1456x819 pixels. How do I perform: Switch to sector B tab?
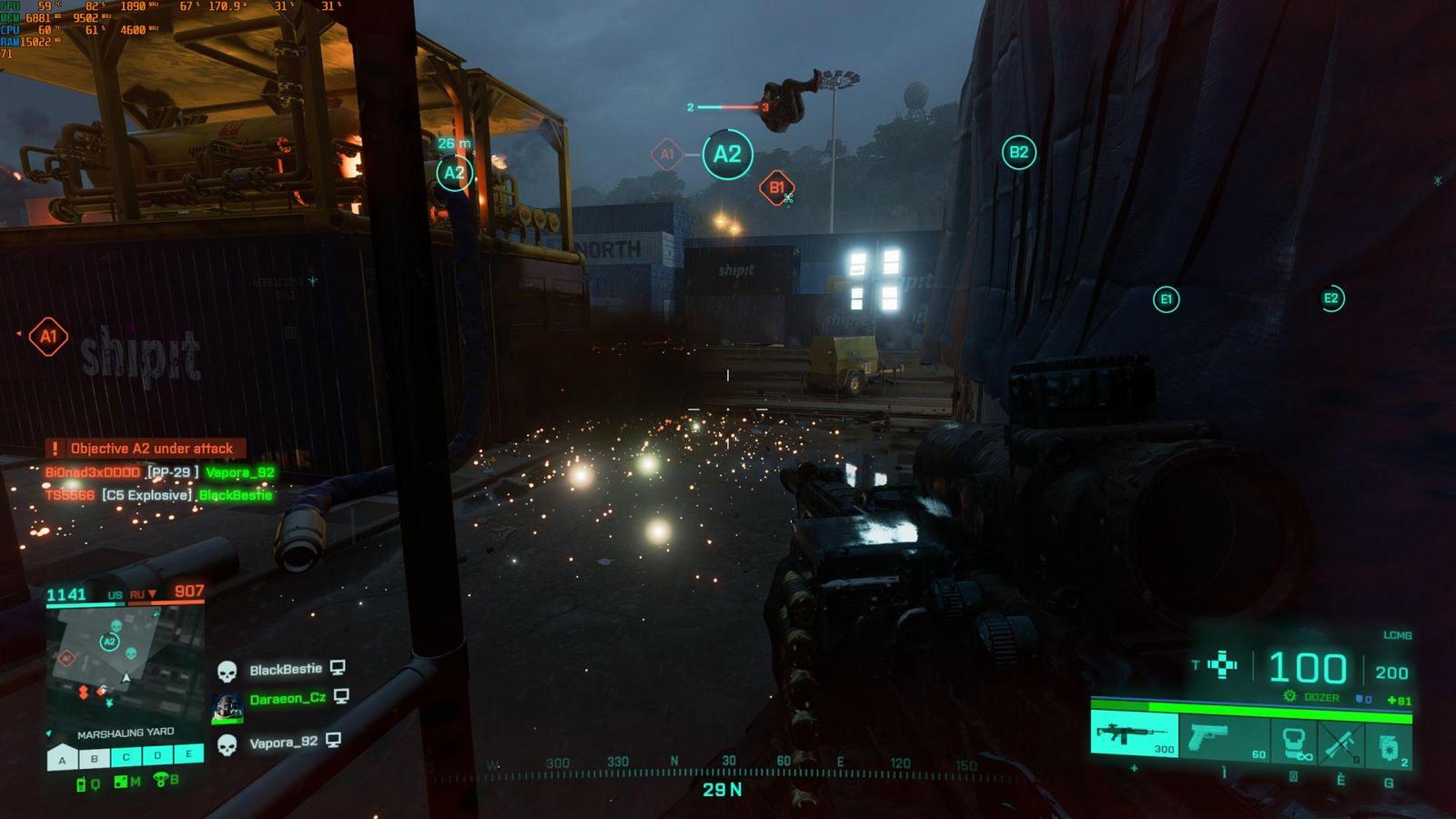coord(94,757)
